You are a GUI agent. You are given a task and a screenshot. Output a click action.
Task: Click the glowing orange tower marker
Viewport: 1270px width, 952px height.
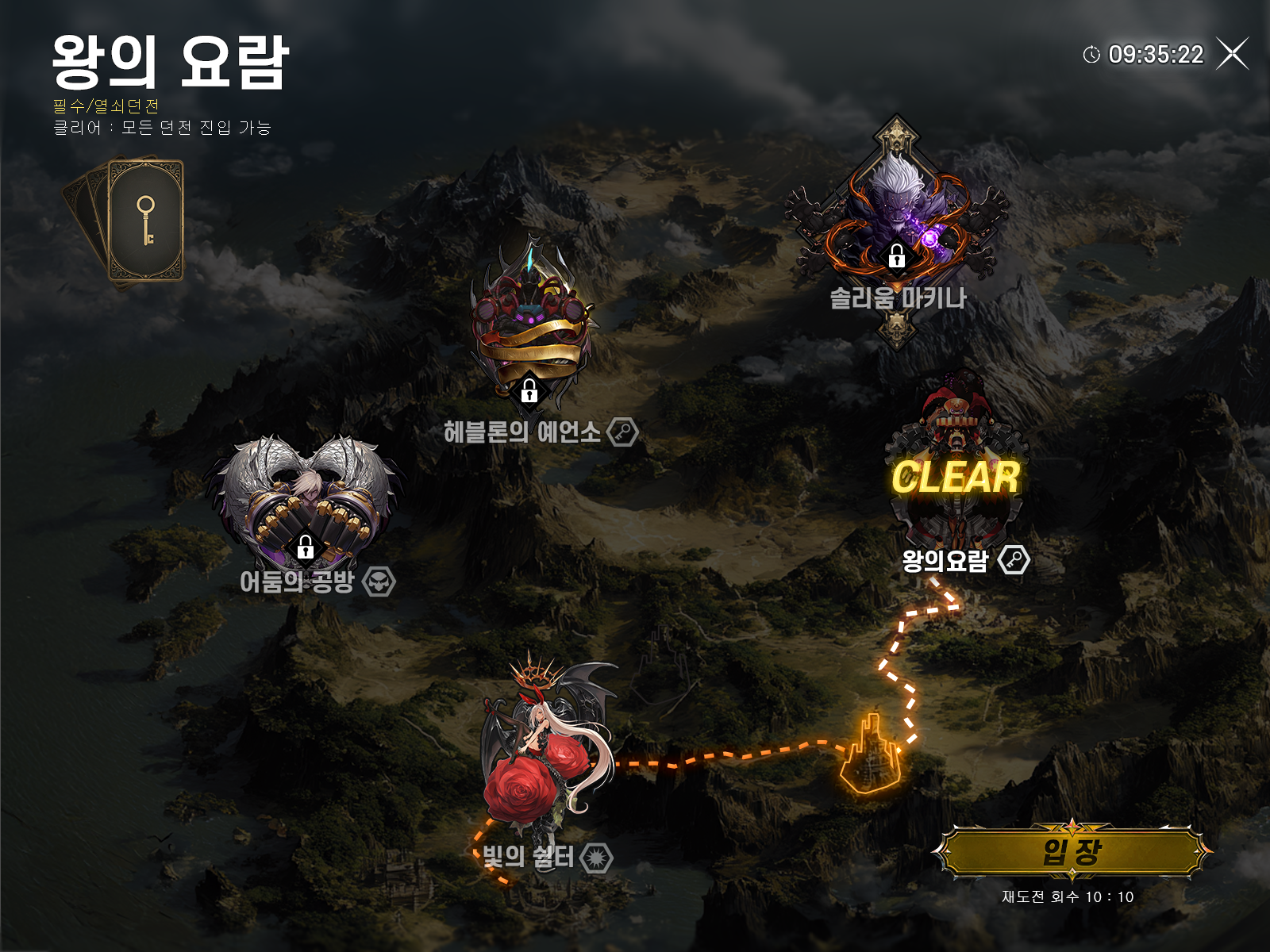coord(871,755)
